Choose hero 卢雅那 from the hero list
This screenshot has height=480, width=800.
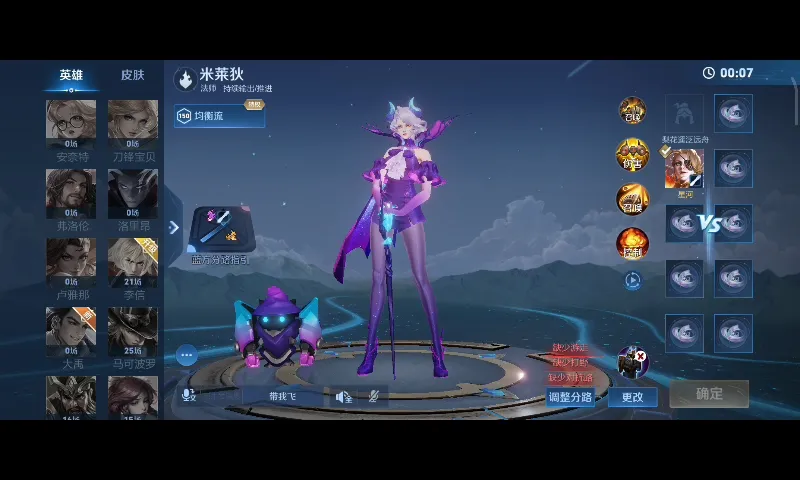click(71, 262)
